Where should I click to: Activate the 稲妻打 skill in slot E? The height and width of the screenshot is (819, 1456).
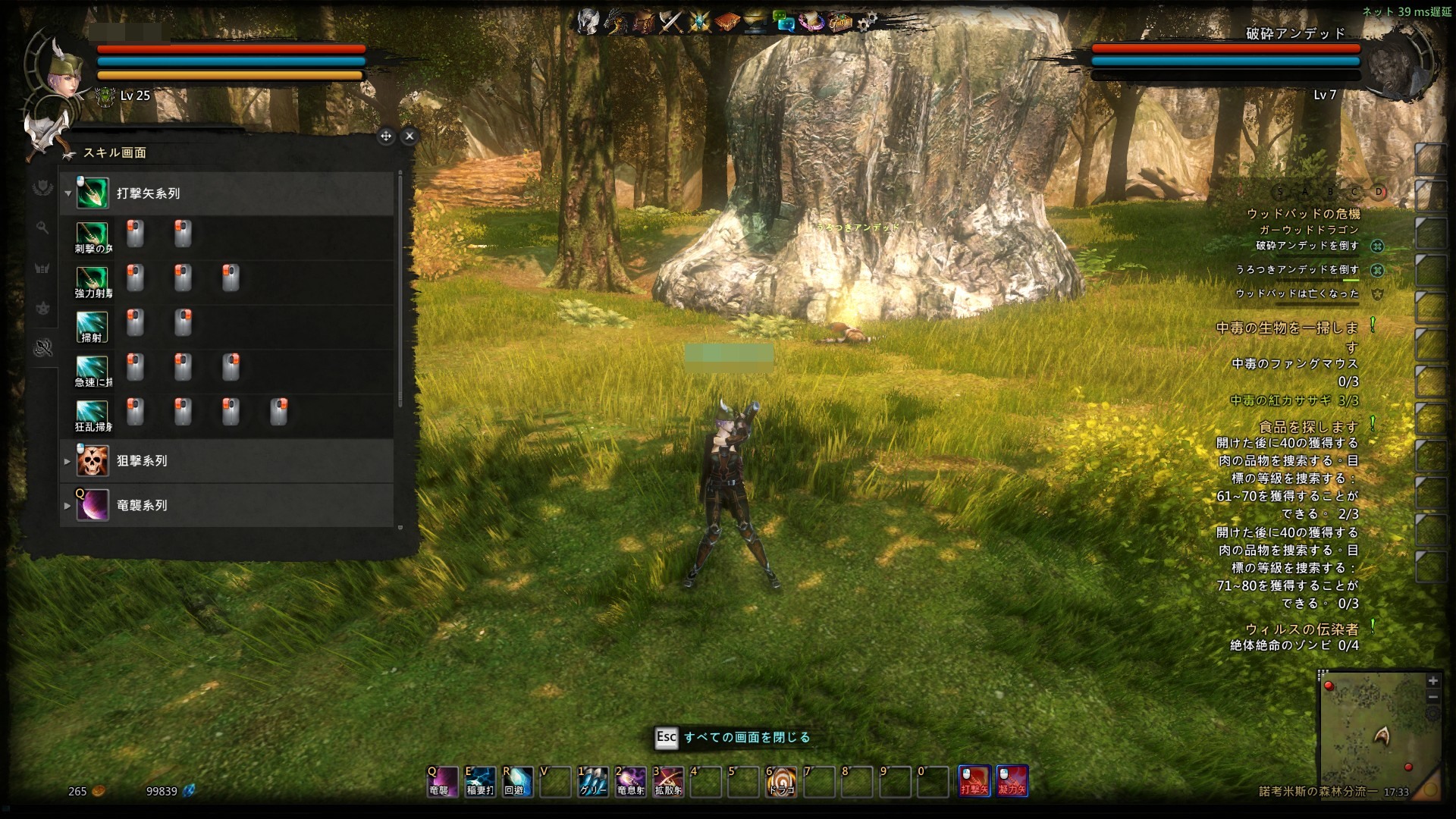tap(480, 781)
